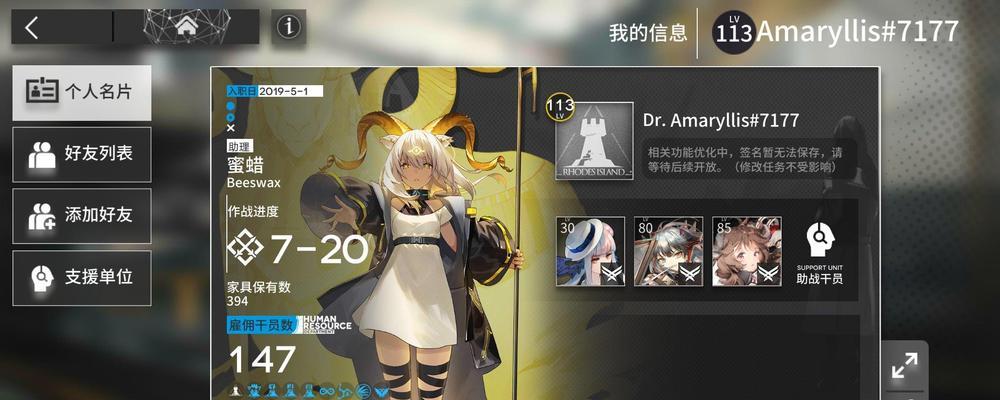
Task: Open the 好友列表 friend list
Action: [x=82, y=154]
